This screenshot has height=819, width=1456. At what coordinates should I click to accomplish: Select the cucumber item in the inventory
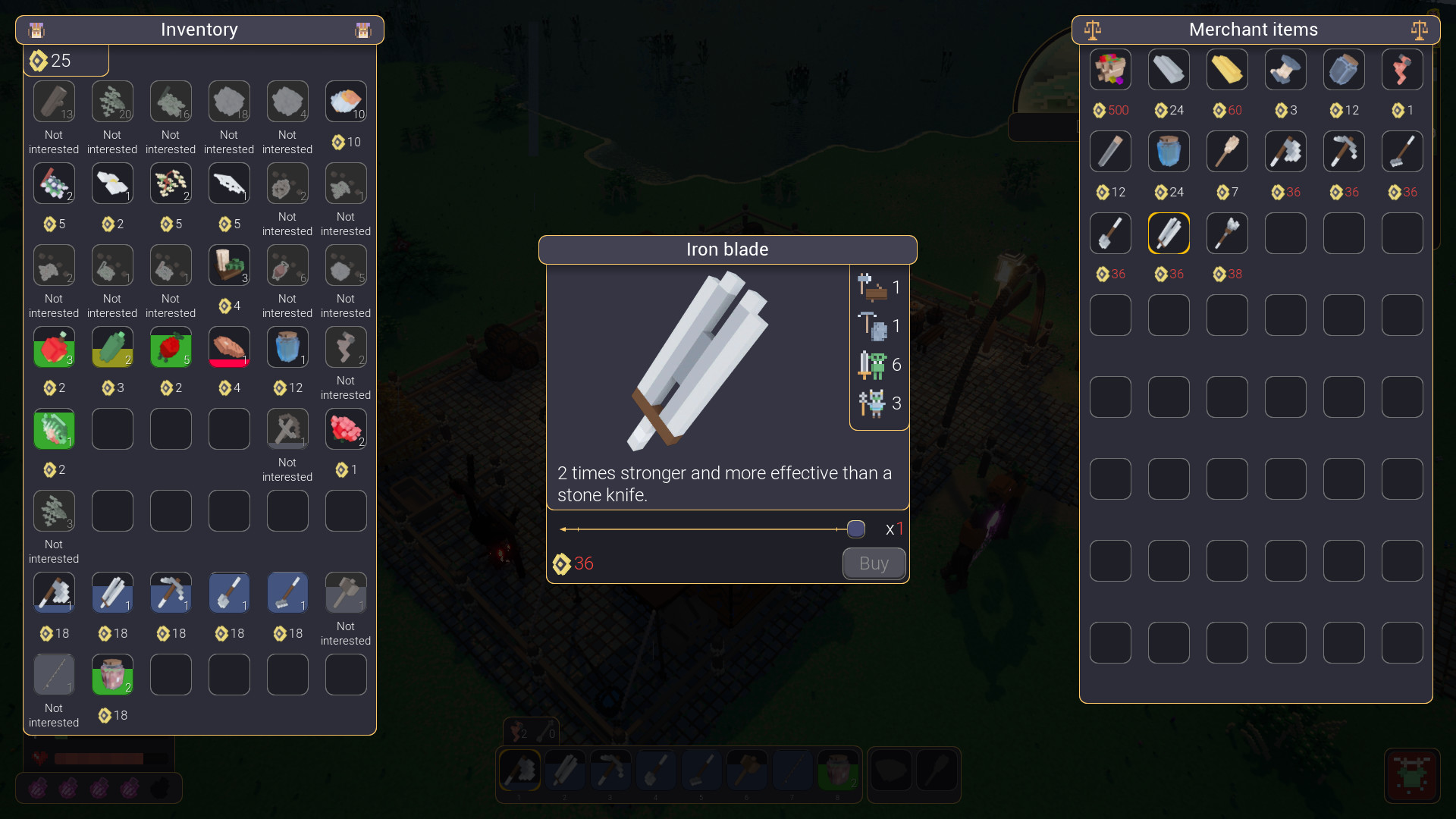point(112,347)
